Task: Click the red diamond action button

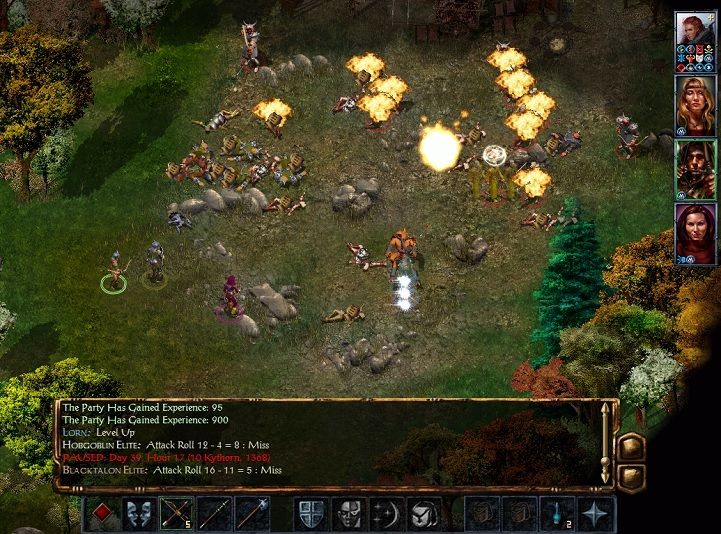Action: [101, 514]
